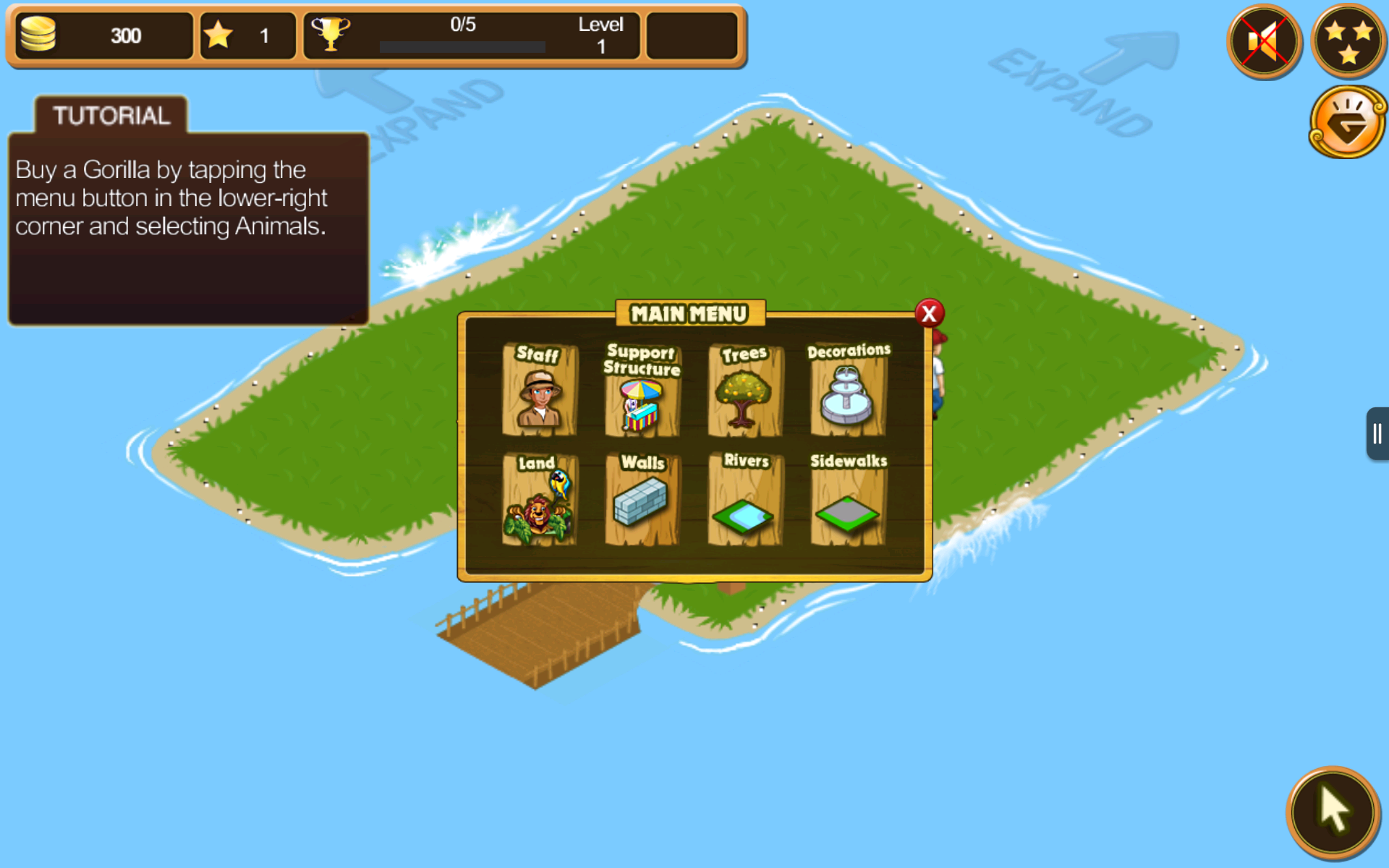The image size is (1389, 868).
Task: Open the Decorations fountain category
Action: point(847,391)
